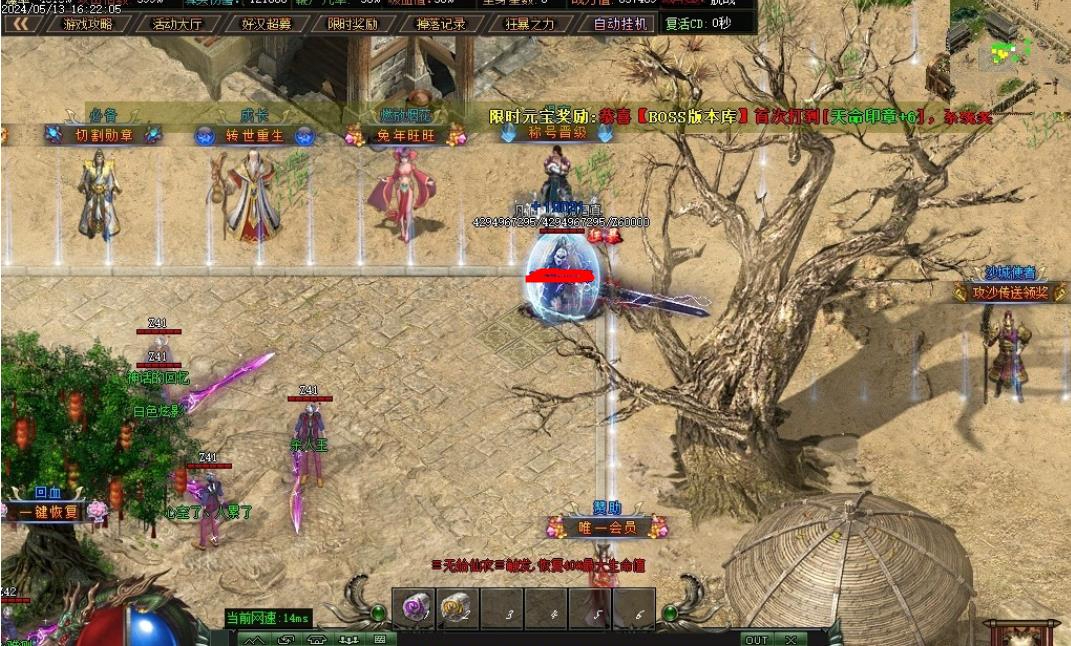The width and height of the screenshot is (1071, 646).
Task: Open the three-people group icon on bottom bar
Action: (x=349, y=639)
